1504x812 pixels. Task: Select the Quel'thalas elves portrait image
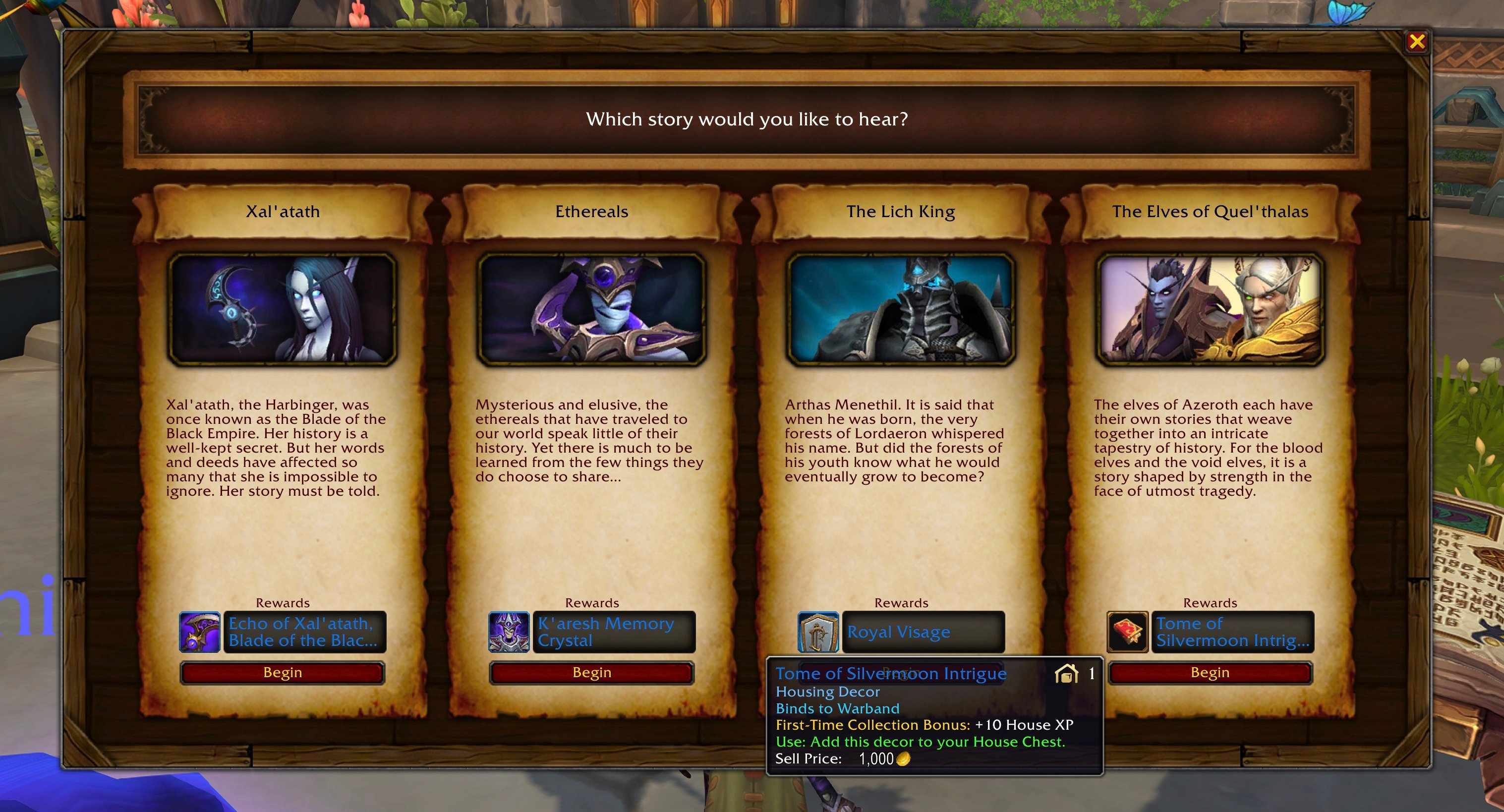click(x=1210, y=309)
